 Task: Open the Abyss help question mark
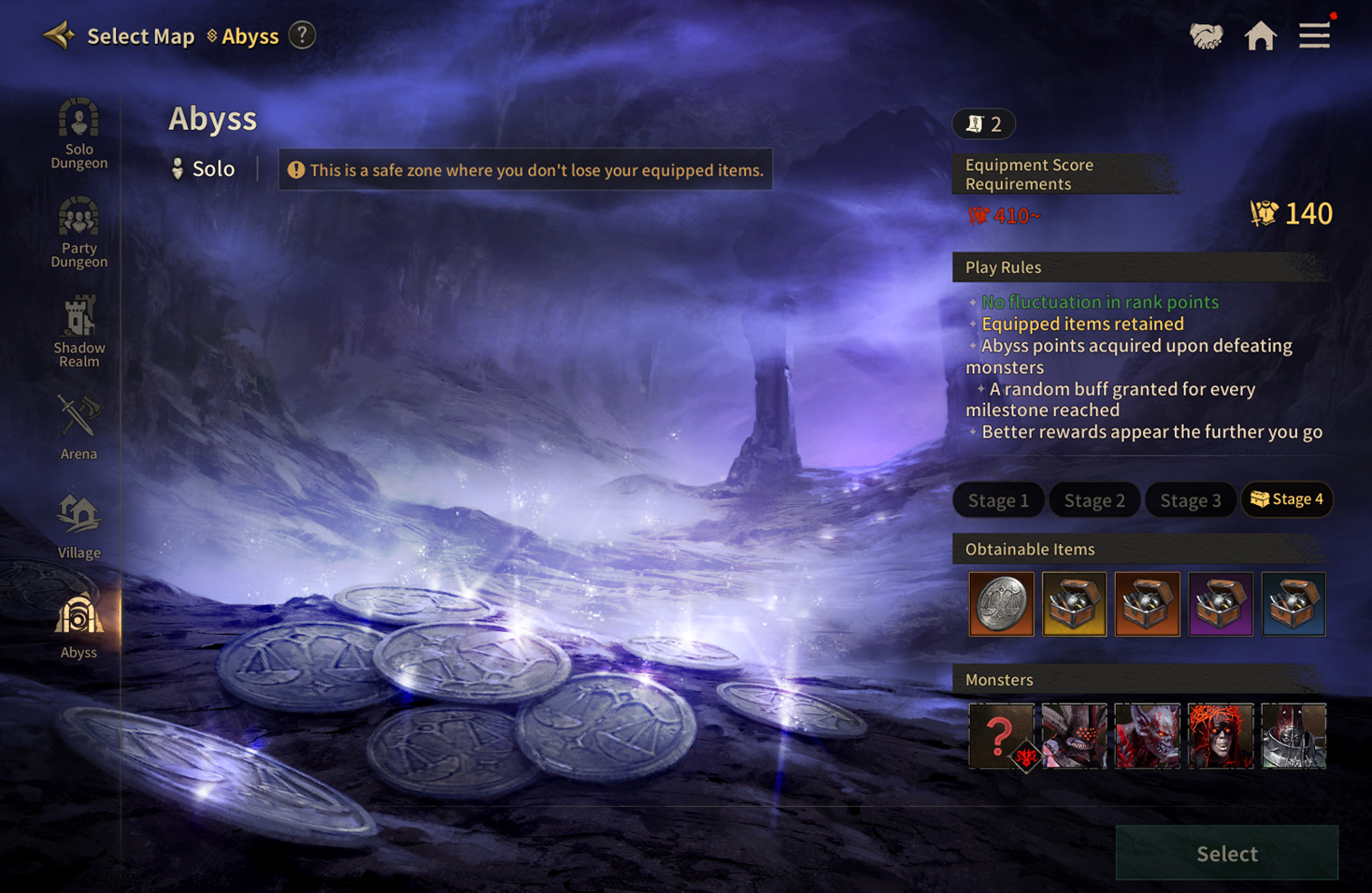point(302,36)
